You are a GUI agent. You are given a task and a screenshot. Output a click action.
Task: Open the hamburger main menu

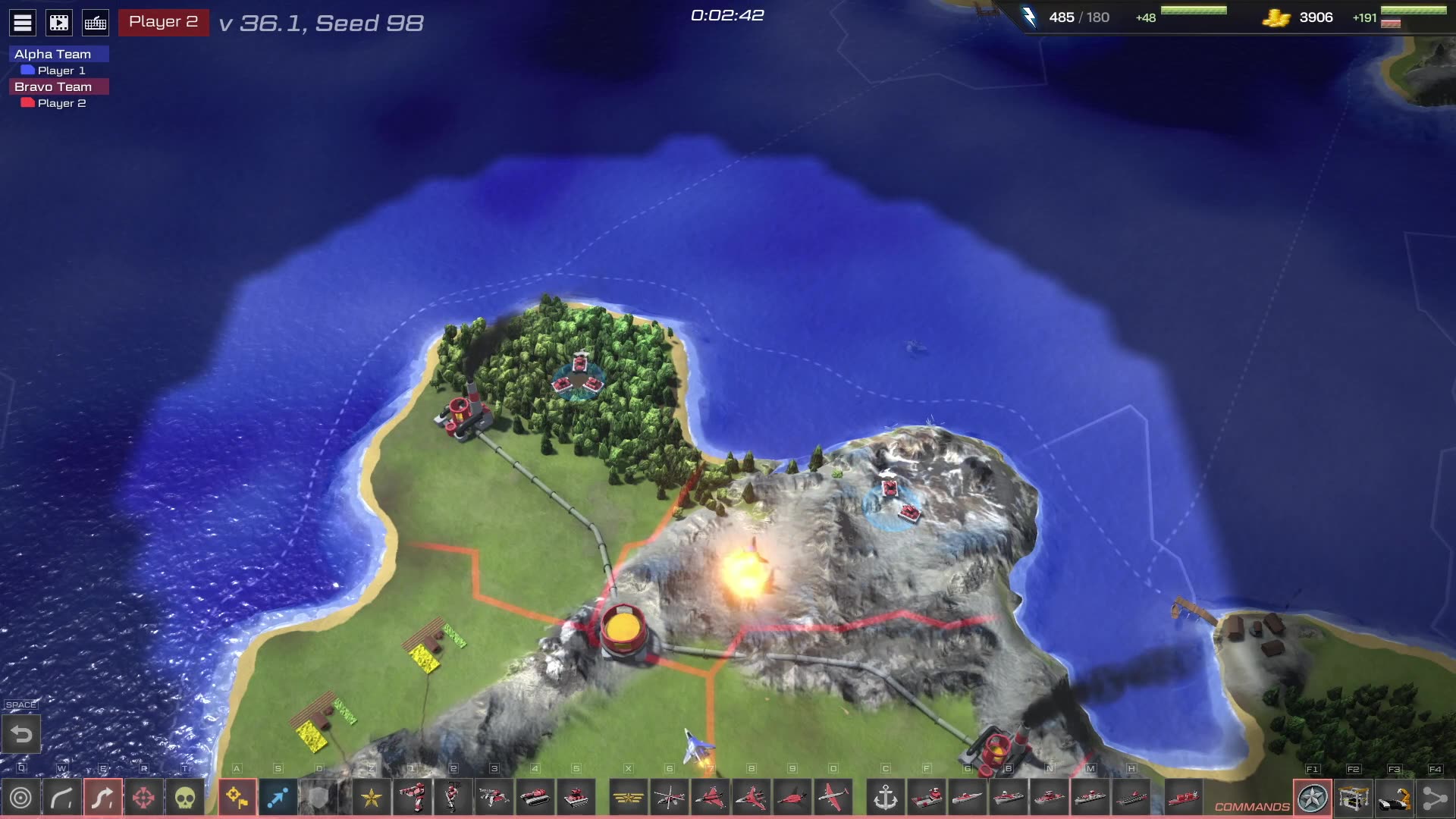[x=23, y=23]
